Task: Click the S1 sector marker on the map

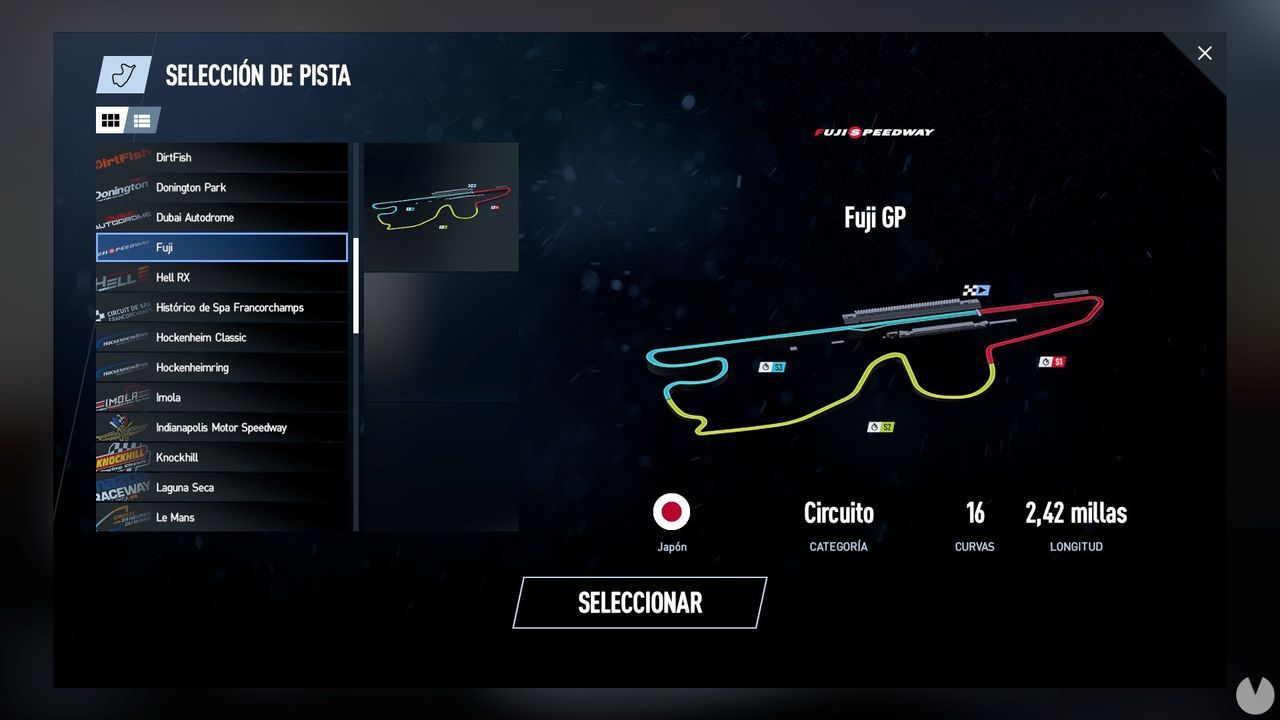Action: 1052,361
